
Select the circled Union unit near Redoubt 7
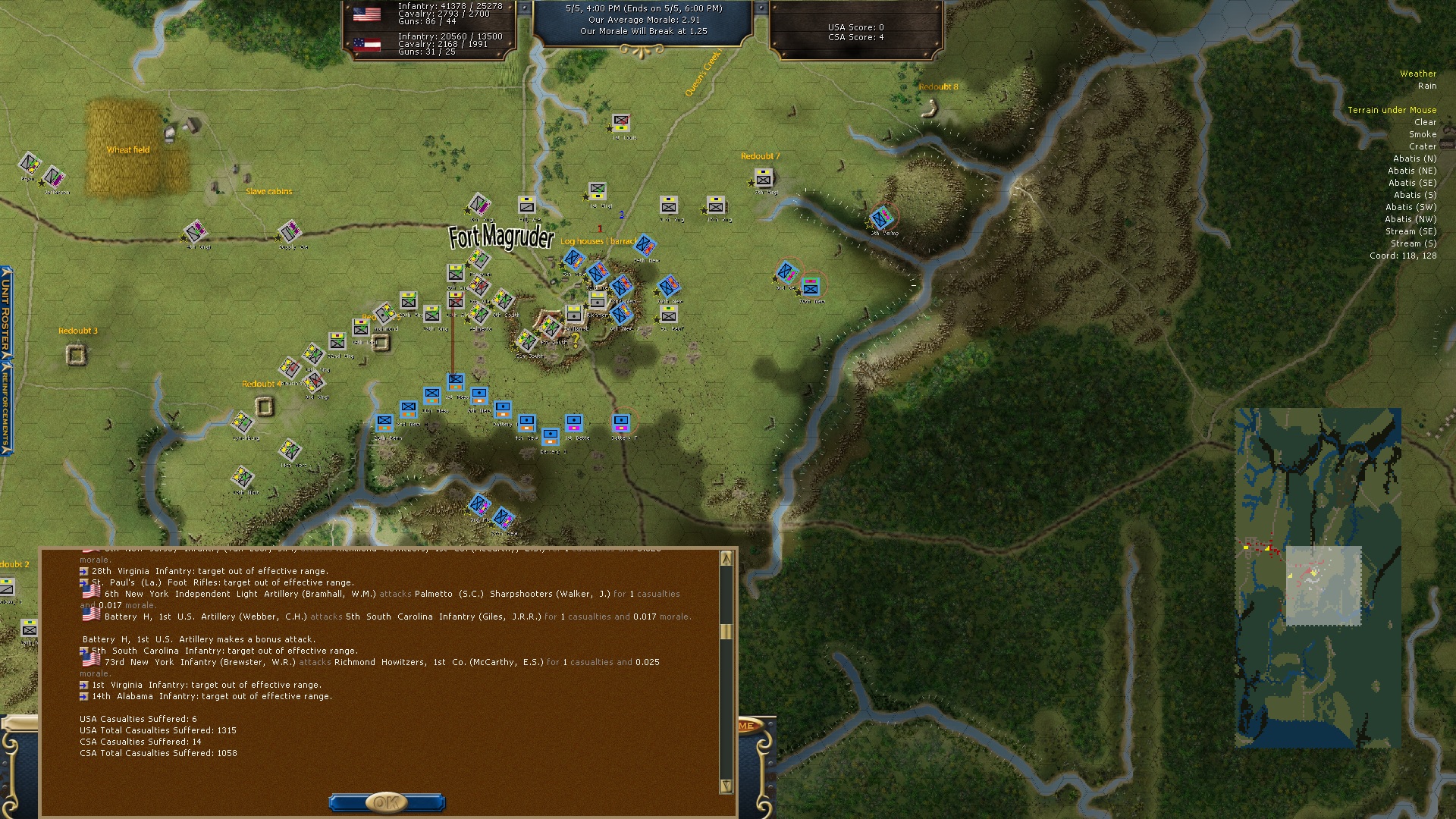coord(881,218)
